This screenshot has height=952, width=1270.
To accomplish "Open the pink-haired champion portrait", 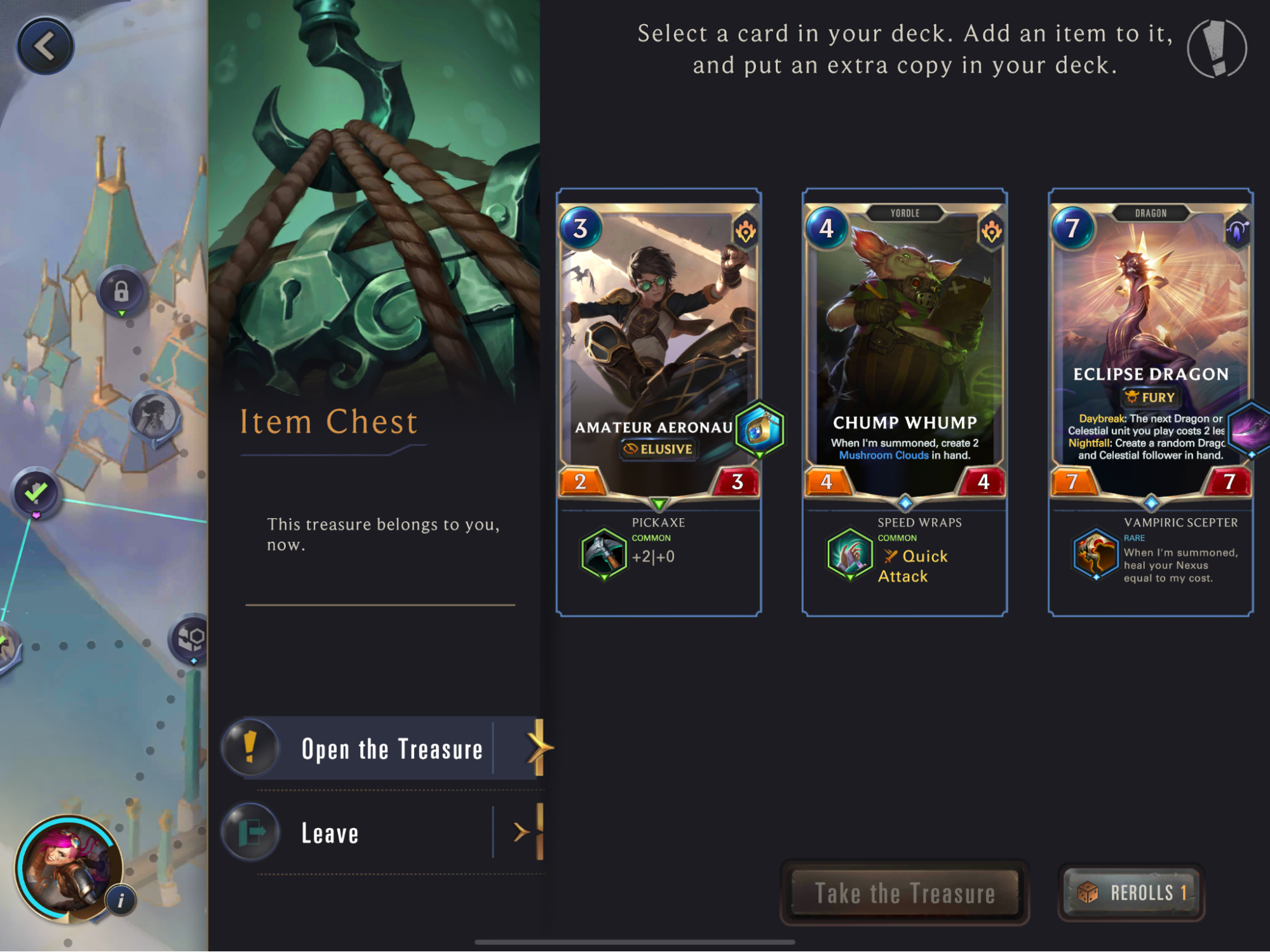I will (x=67, y=868).
